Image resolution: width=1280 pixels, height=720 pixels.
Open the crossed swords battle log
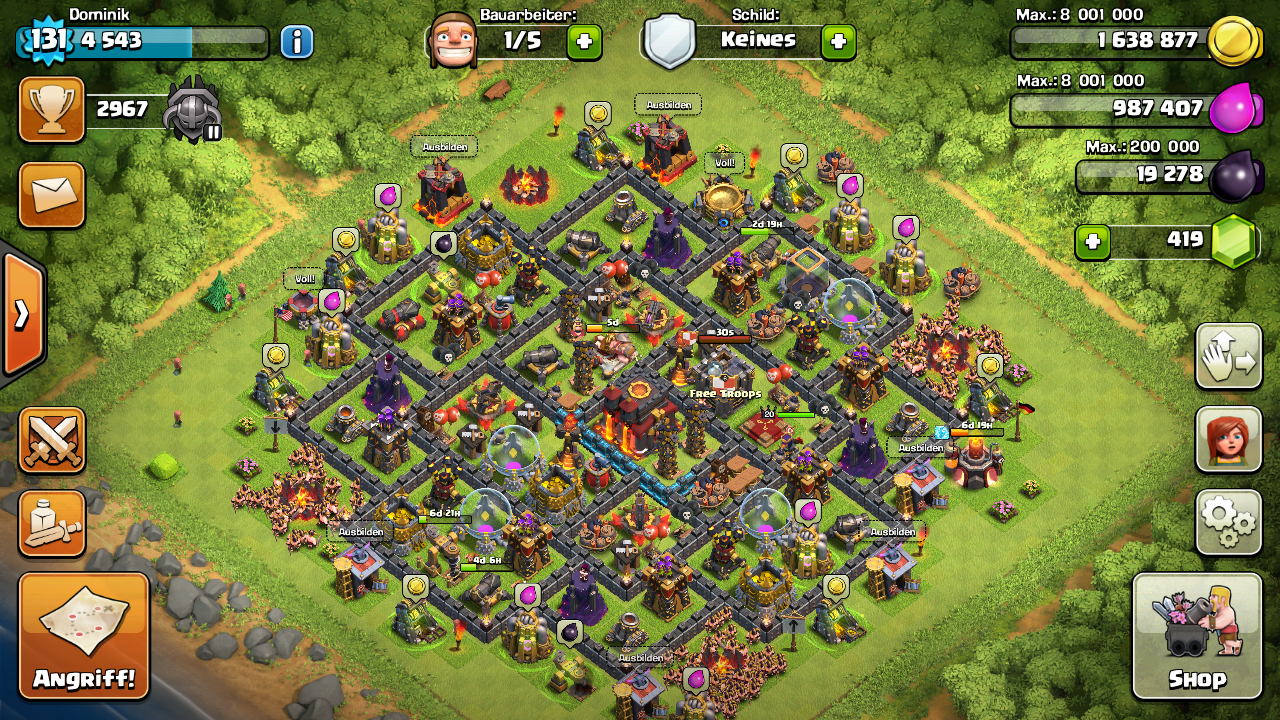[52, 440]
